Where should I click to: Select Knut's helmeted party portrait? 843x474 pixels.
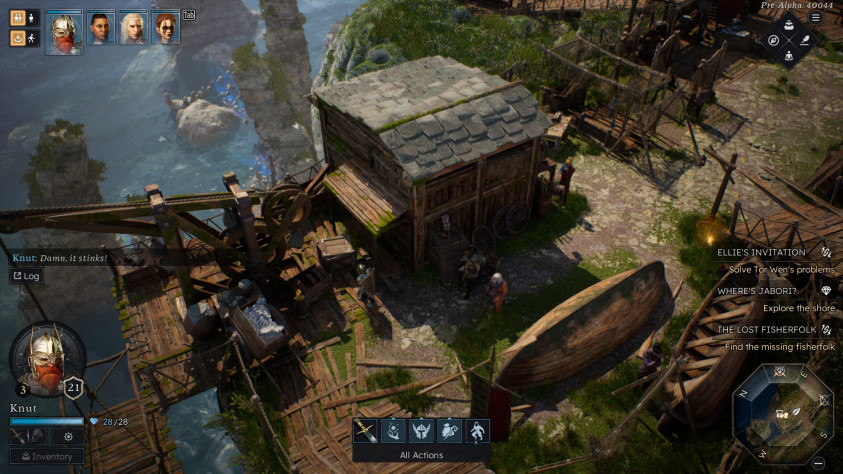[64, 30]
